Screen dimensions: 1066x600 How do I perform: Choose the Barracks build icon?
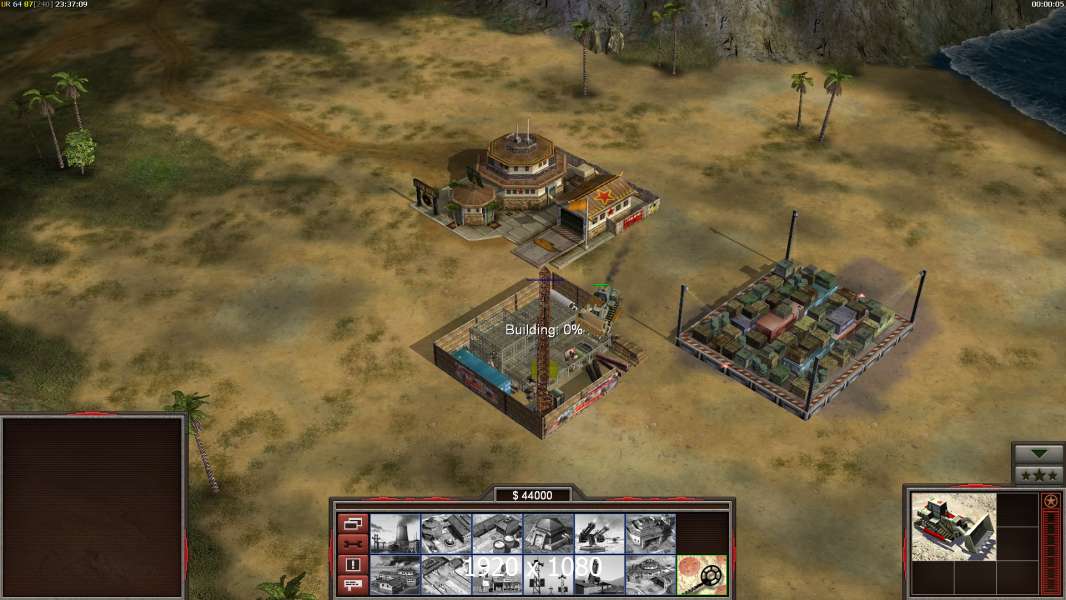(x=446, y=533)
